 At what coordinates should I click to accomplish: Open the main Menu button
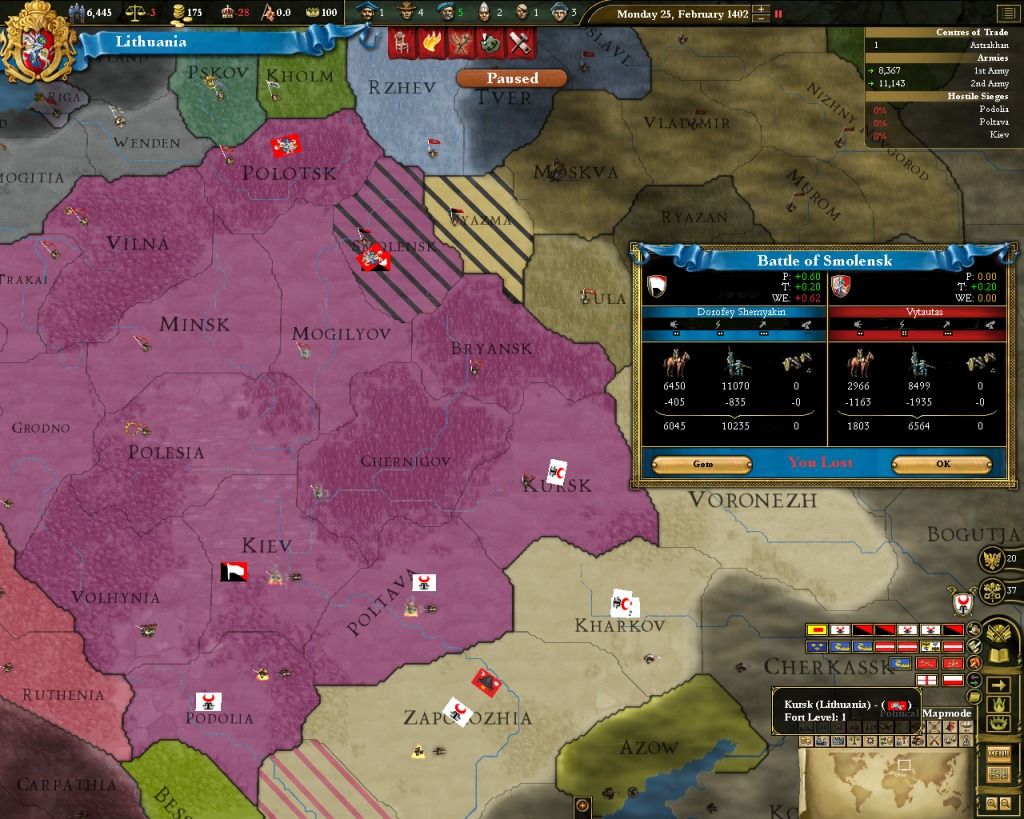pyautogui.click(x=998, y=753)
